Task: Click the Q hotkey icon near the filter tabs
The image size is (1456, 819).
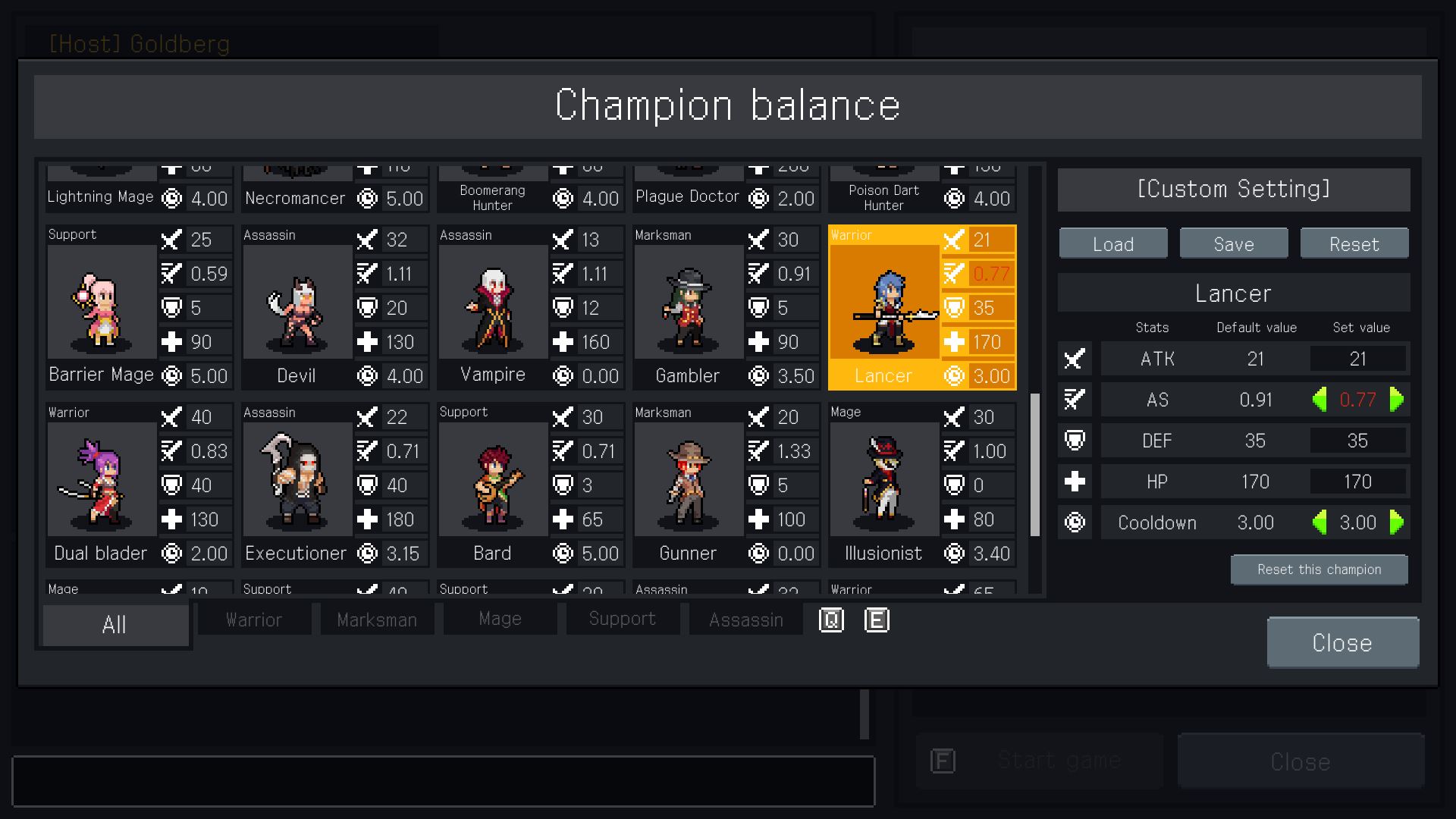Action: pos(831,620)
